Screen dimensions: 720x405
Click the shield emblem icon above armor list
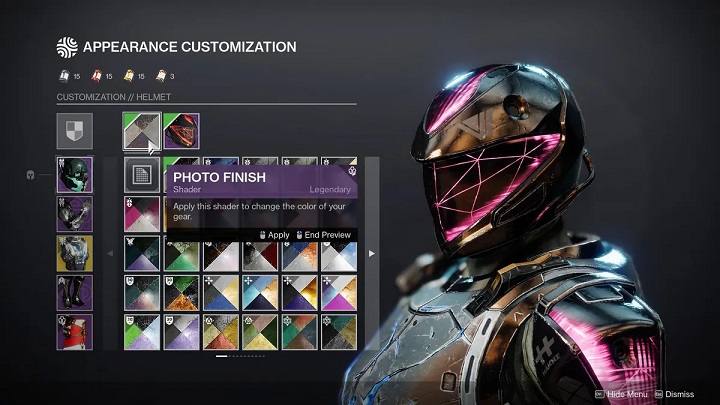pos(75,131)
